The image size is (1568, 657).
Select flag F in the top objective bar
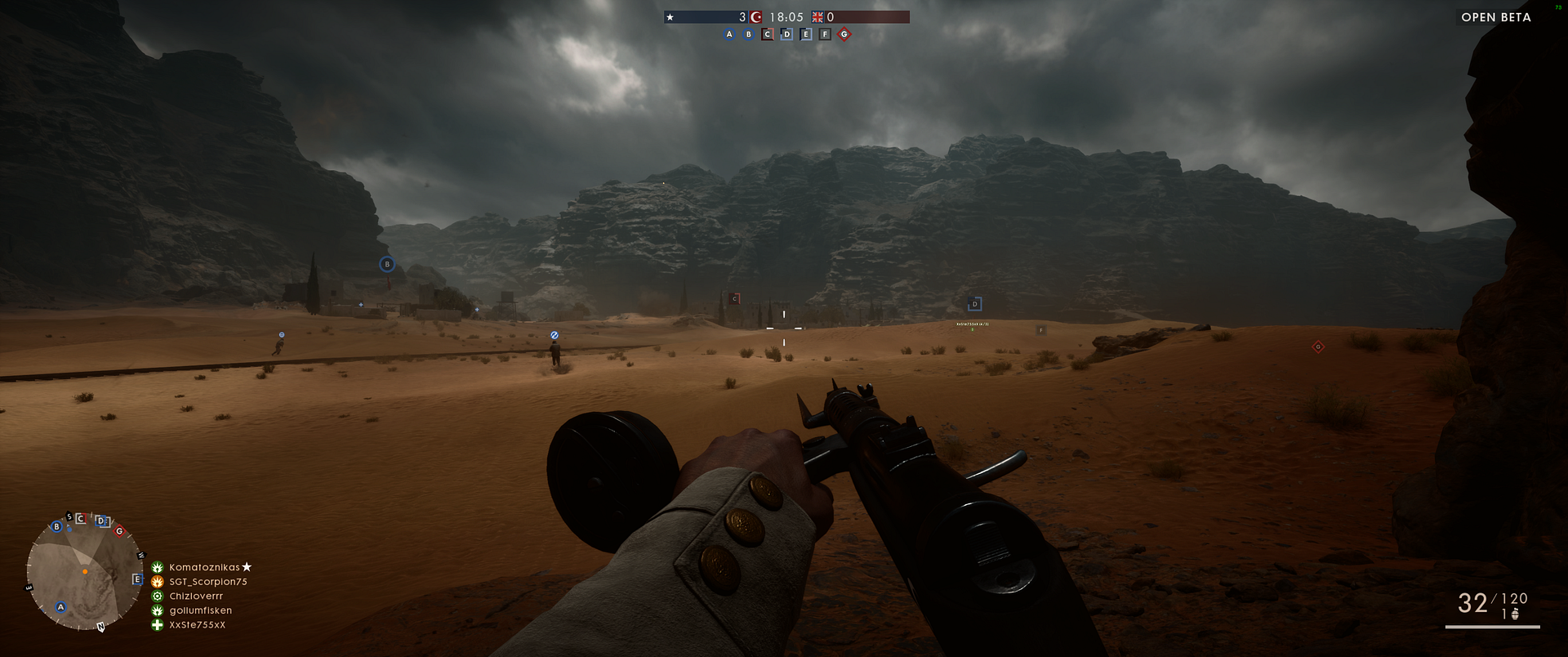pyautogui.click(x=825, y=34)
